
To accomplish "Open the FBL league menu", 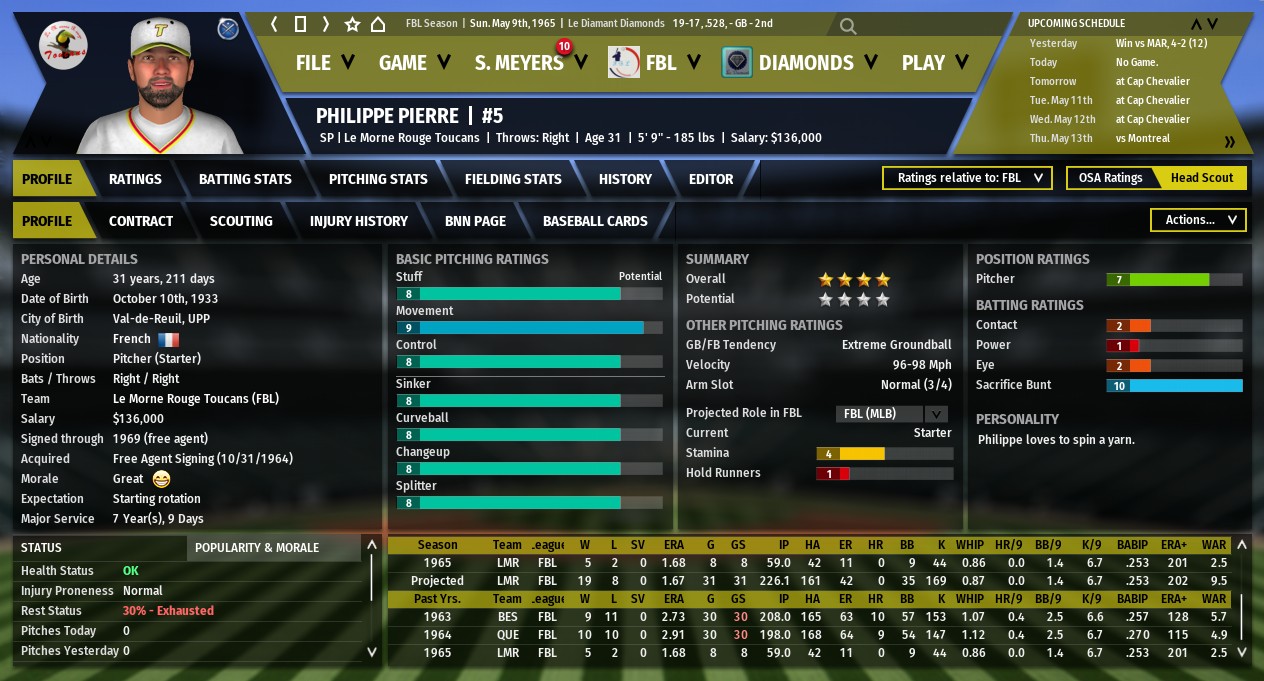I will 657,63.
